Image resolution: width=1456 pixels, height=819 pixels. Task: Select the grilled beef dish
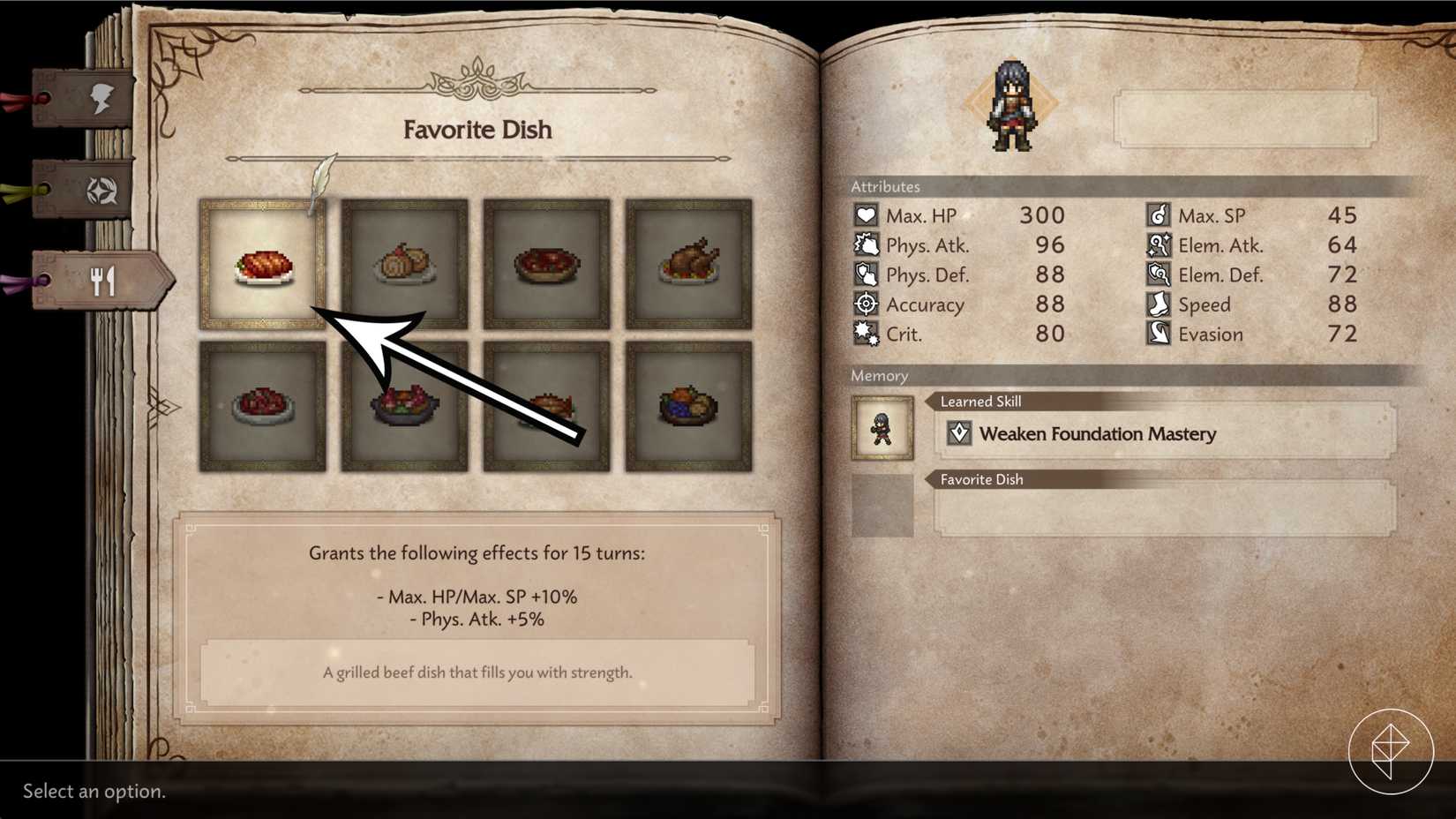261,264
